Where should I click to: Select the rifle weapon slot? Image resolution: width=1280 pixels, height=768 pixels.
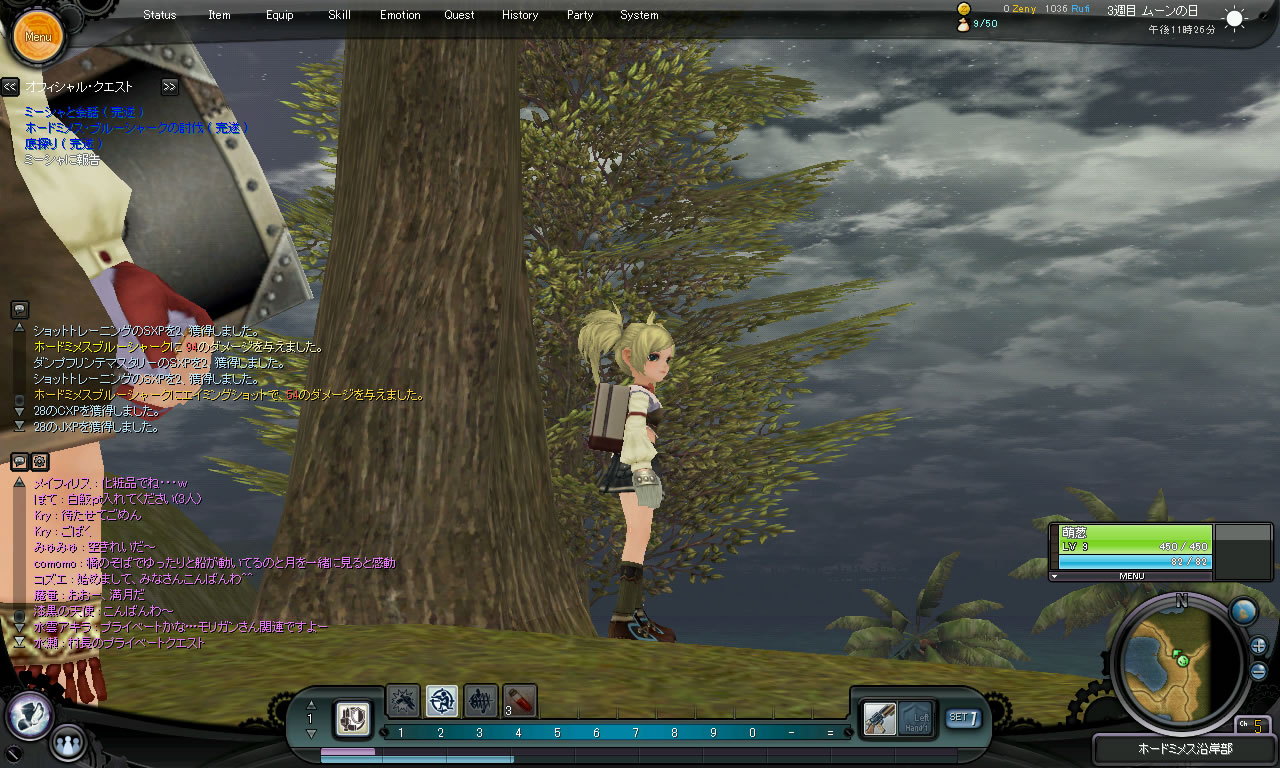click(880, 718)
